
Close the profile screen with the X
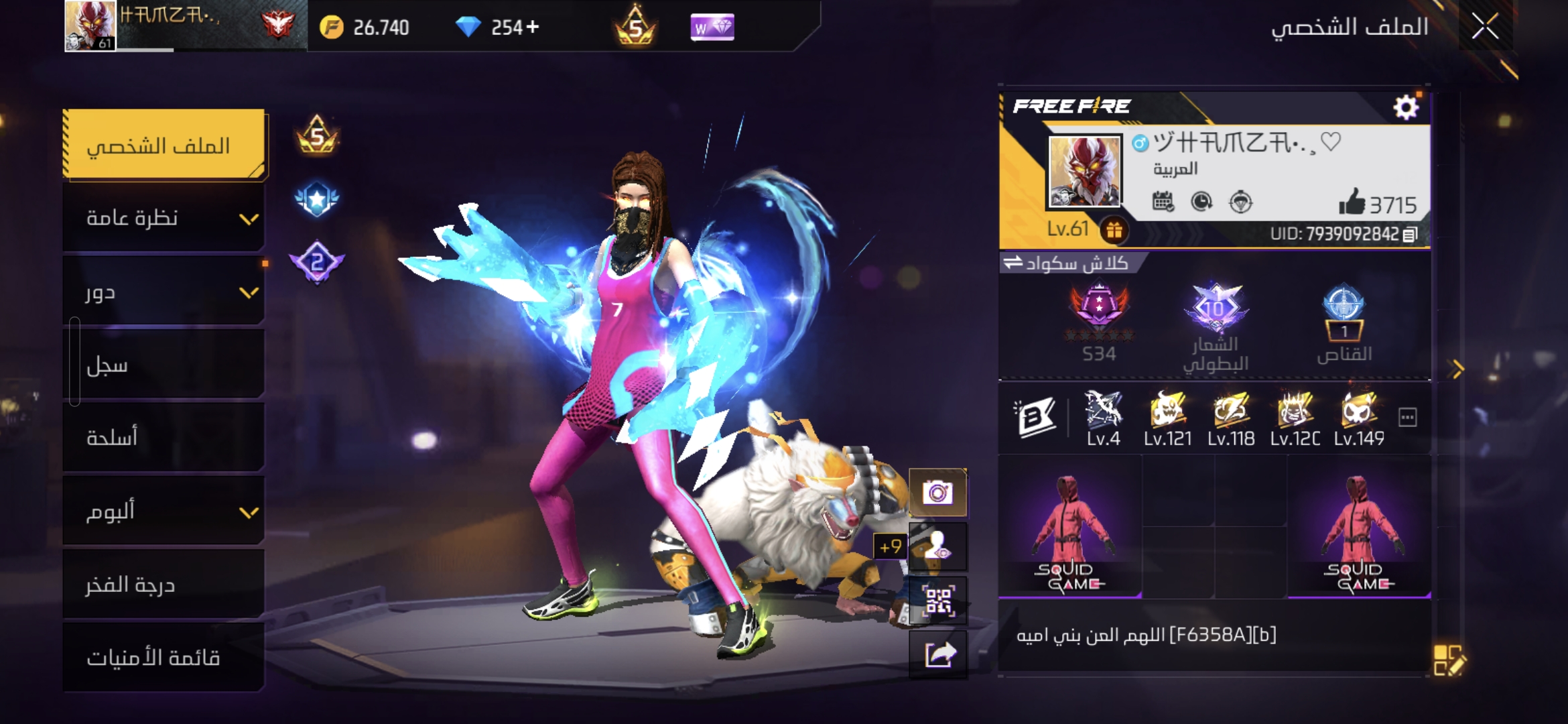click(x=1485, y=27)
